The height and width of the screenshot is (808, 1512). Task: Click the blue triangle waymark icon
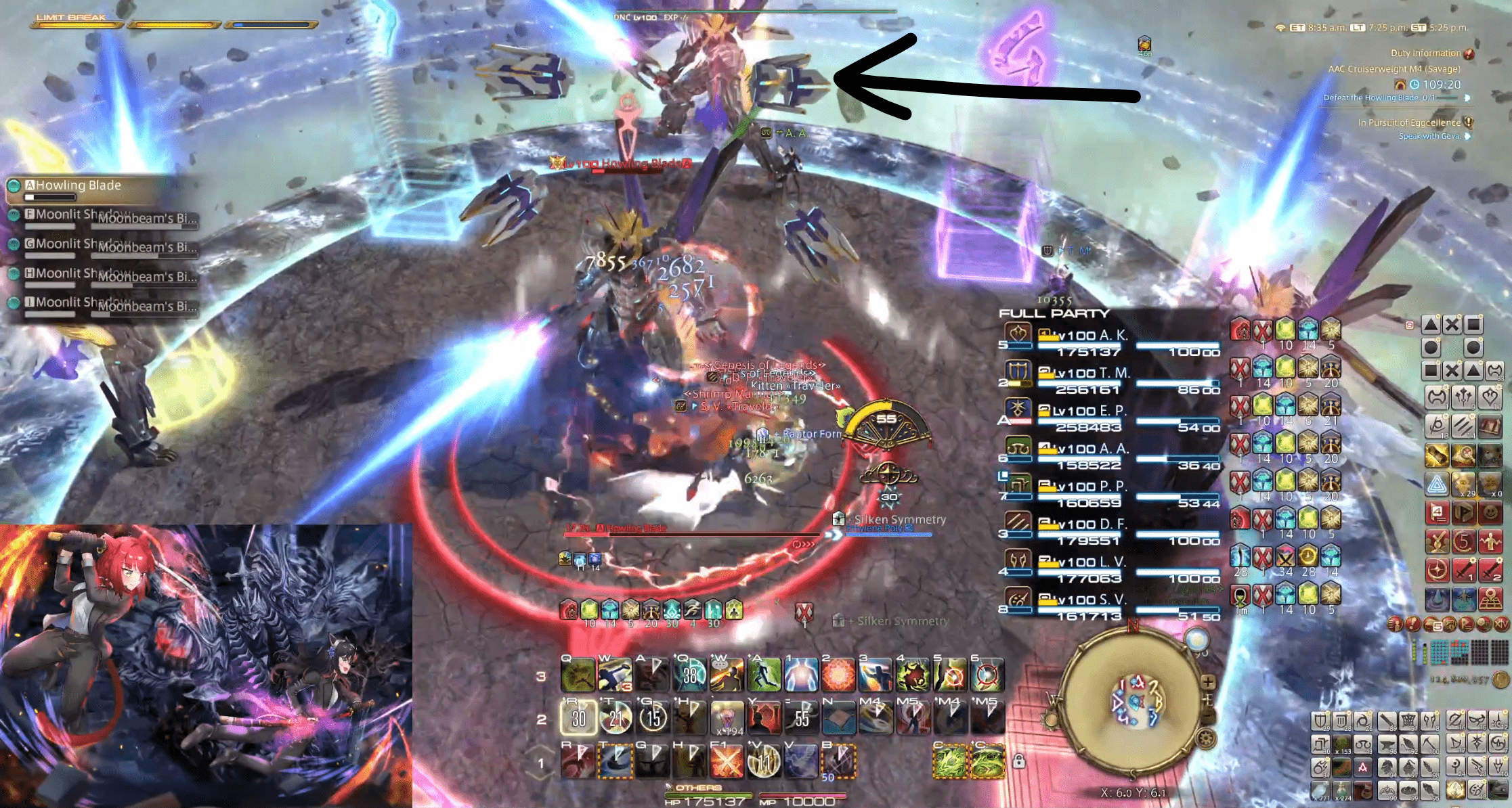(1436, 485)
